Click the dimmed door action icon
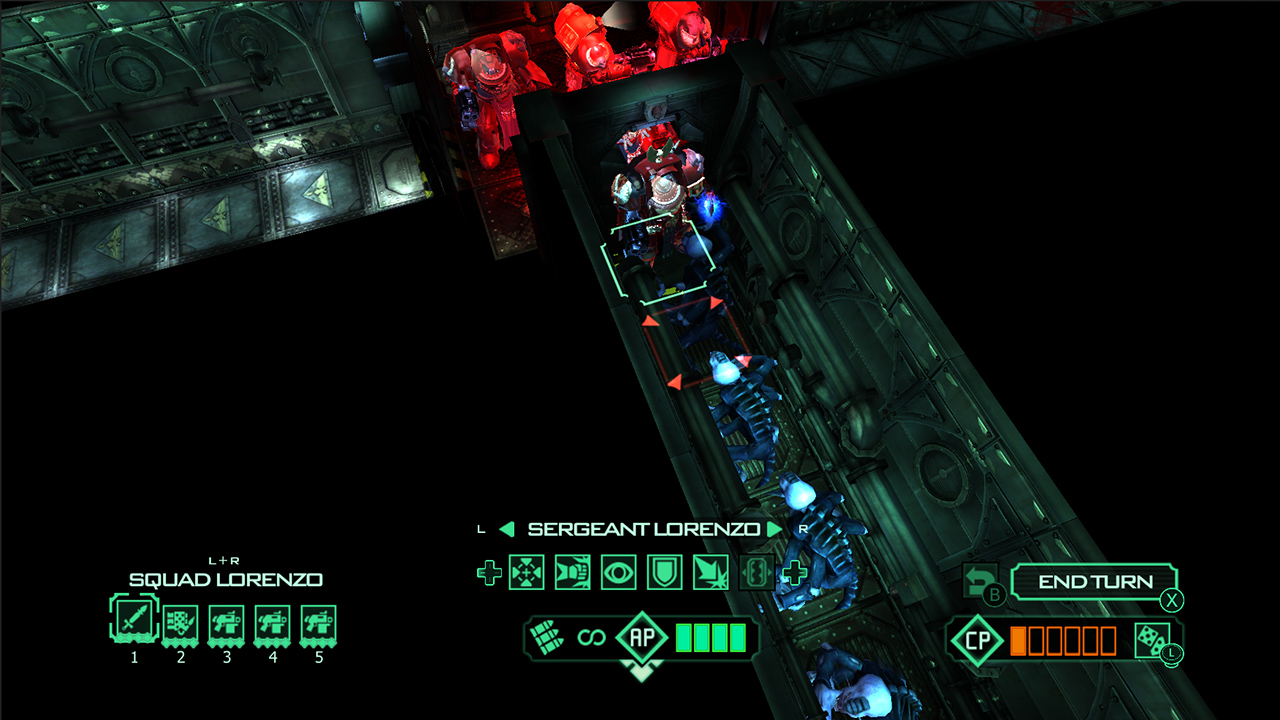This screenshot has width=1280, height=720. coord(756,573)
